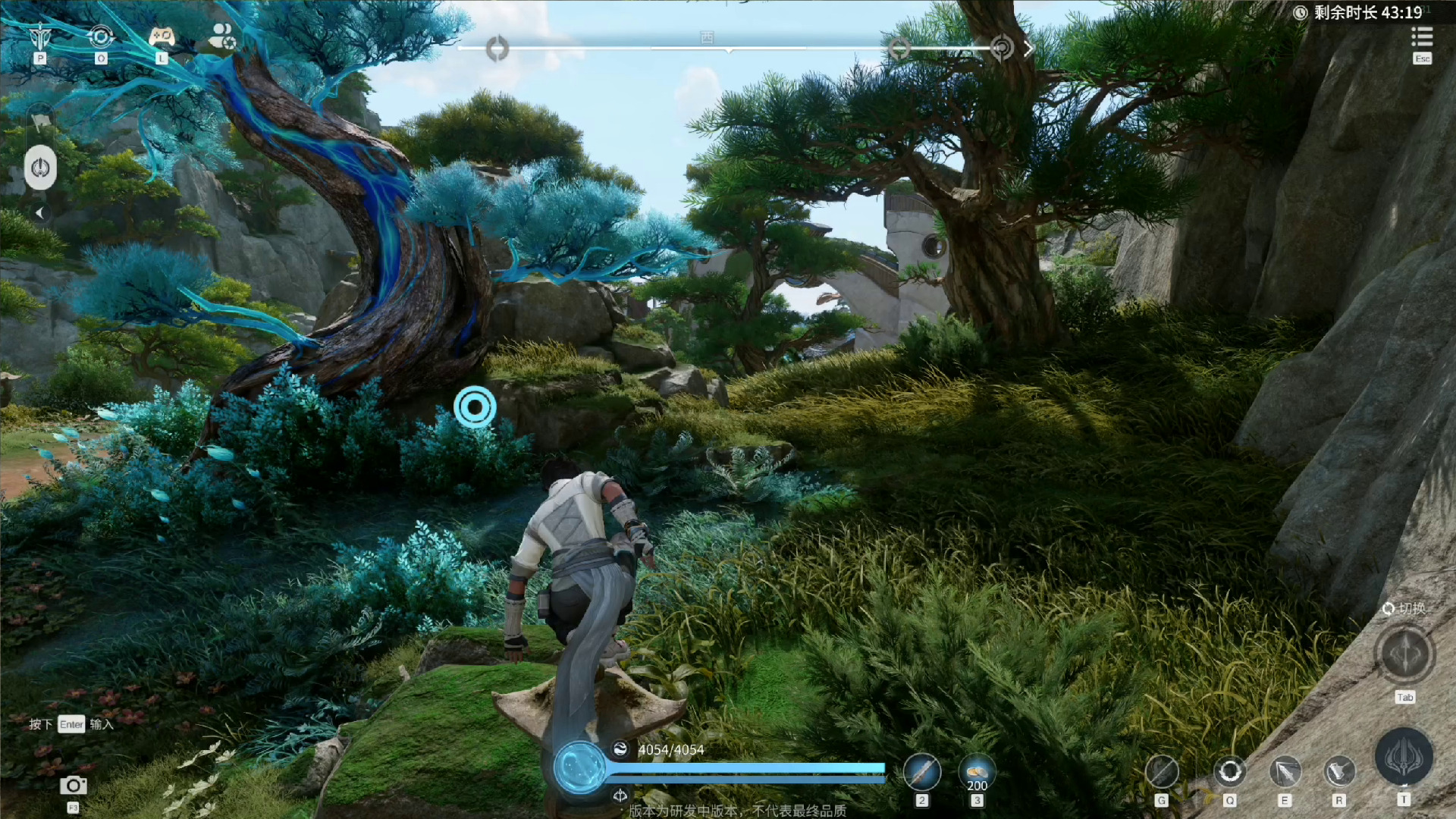This screenshot has height=819, width=1456.
Task: Activate the hammer swing skill
Action: click(x=1339, y=773)
